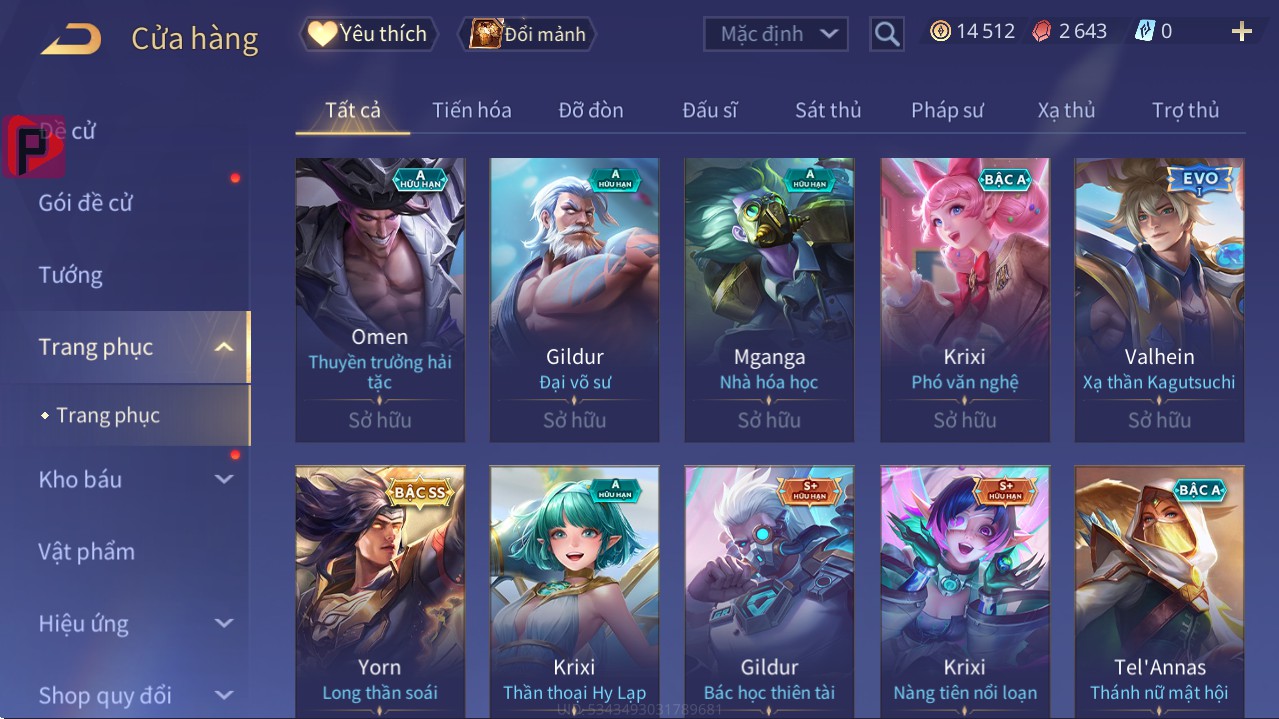
Task: Open Đổi mảnh fragment exchange
Action: pos(527,34)
